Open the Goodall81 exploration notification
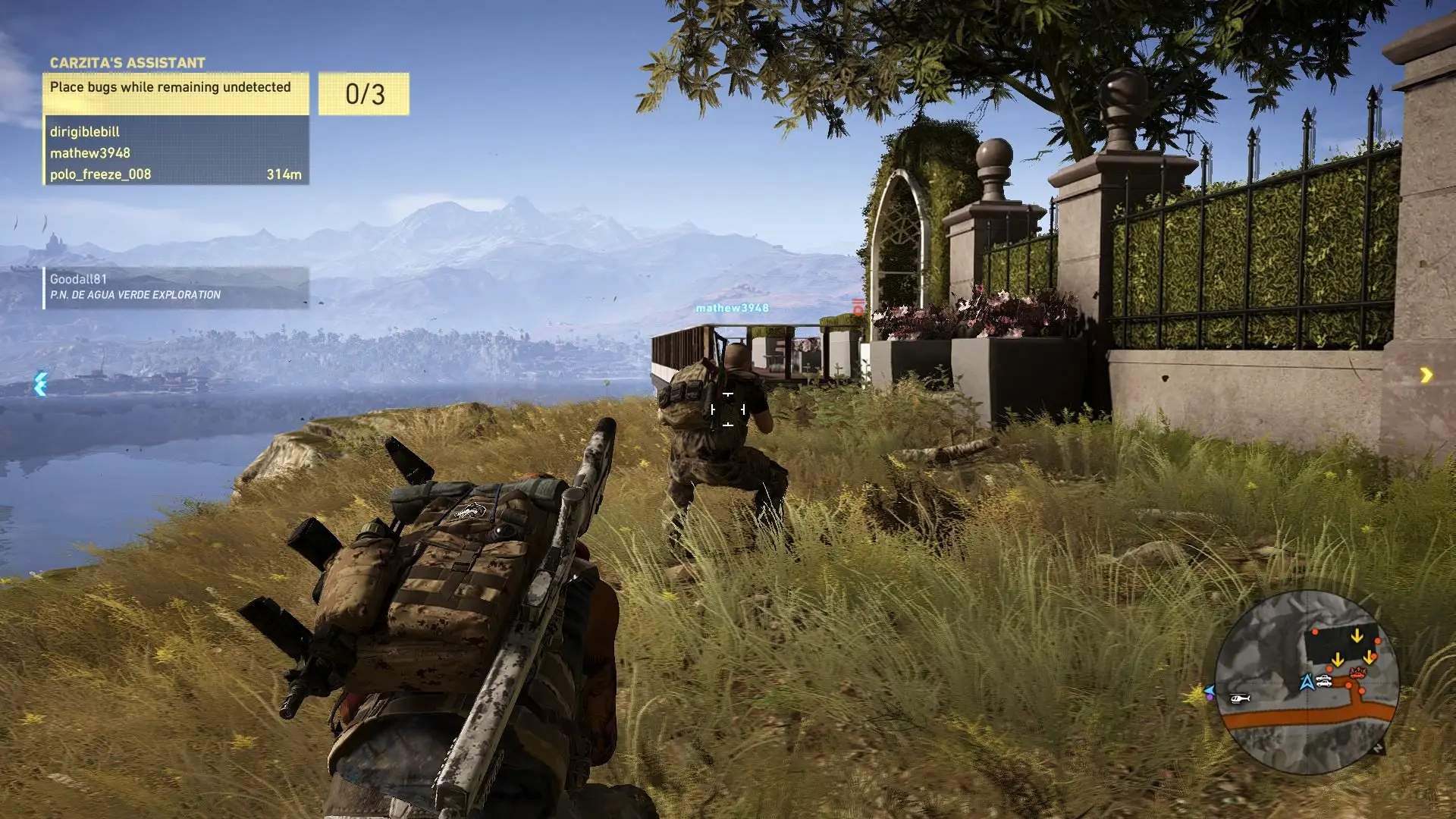 coord(175,287)
